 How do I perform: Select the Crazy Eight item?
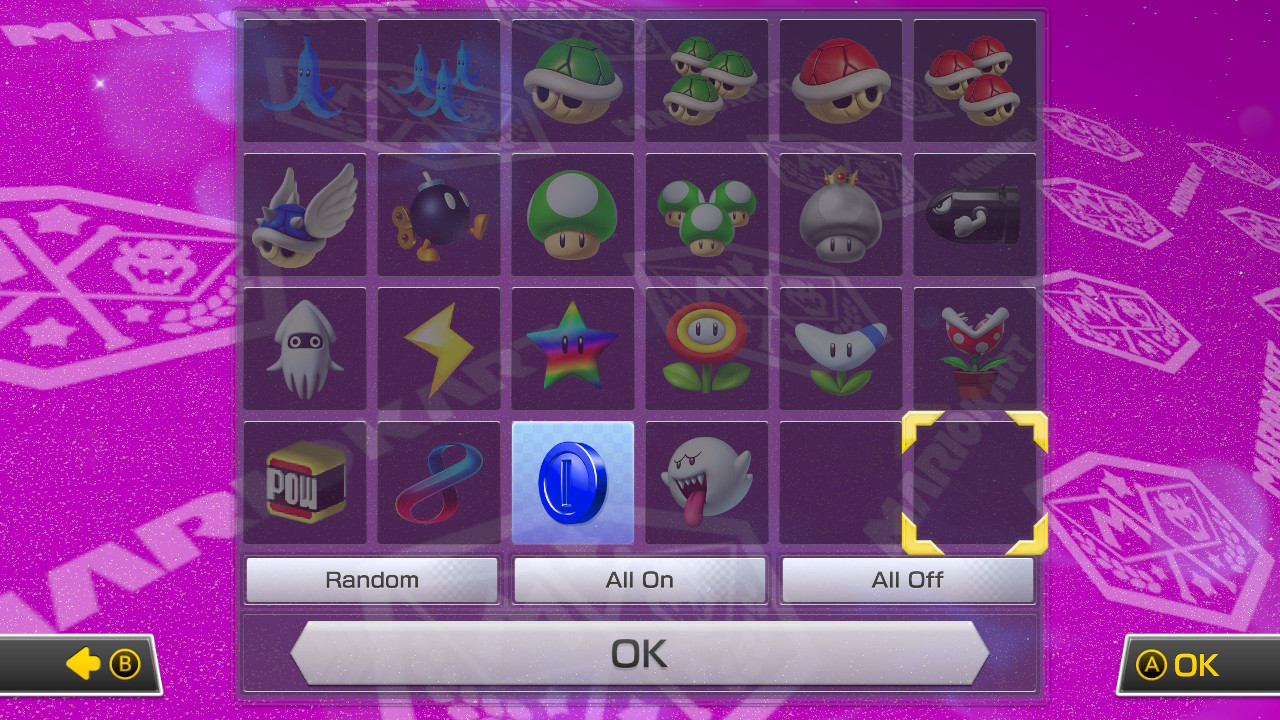(438, 482)
